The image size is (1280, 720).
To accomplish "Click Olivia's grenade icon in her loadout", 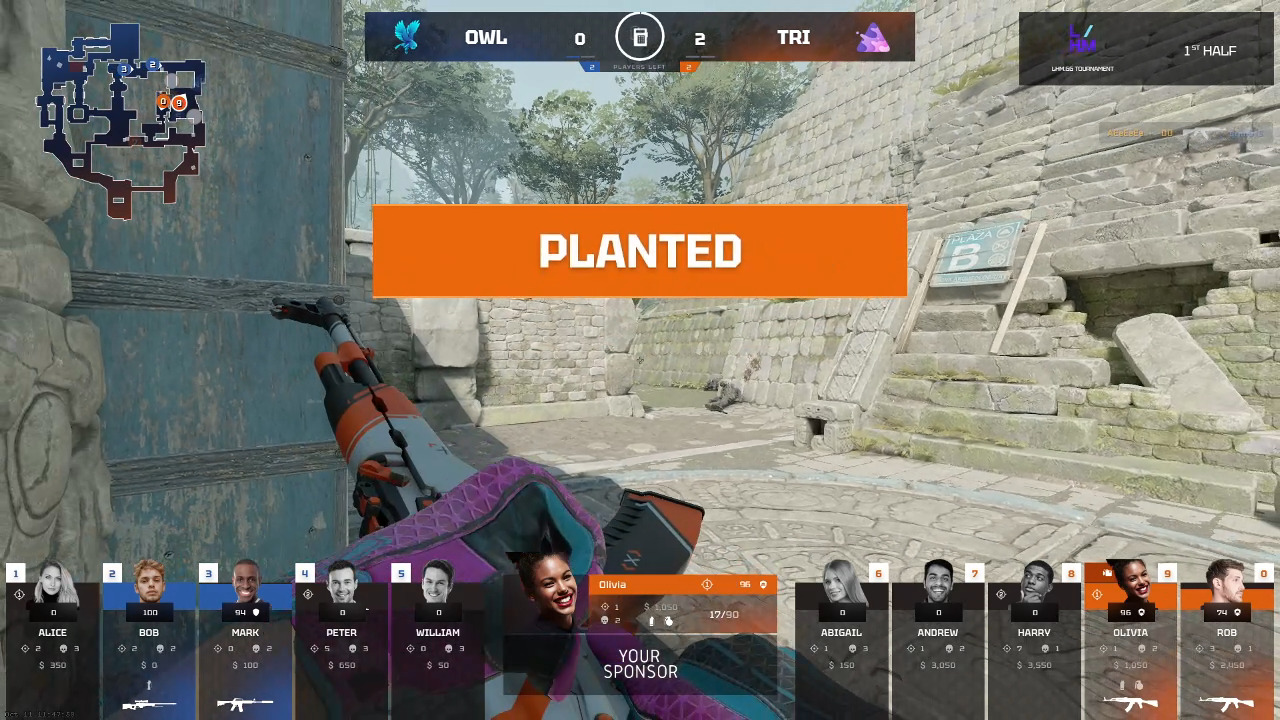I will (x=1139, y=683).
